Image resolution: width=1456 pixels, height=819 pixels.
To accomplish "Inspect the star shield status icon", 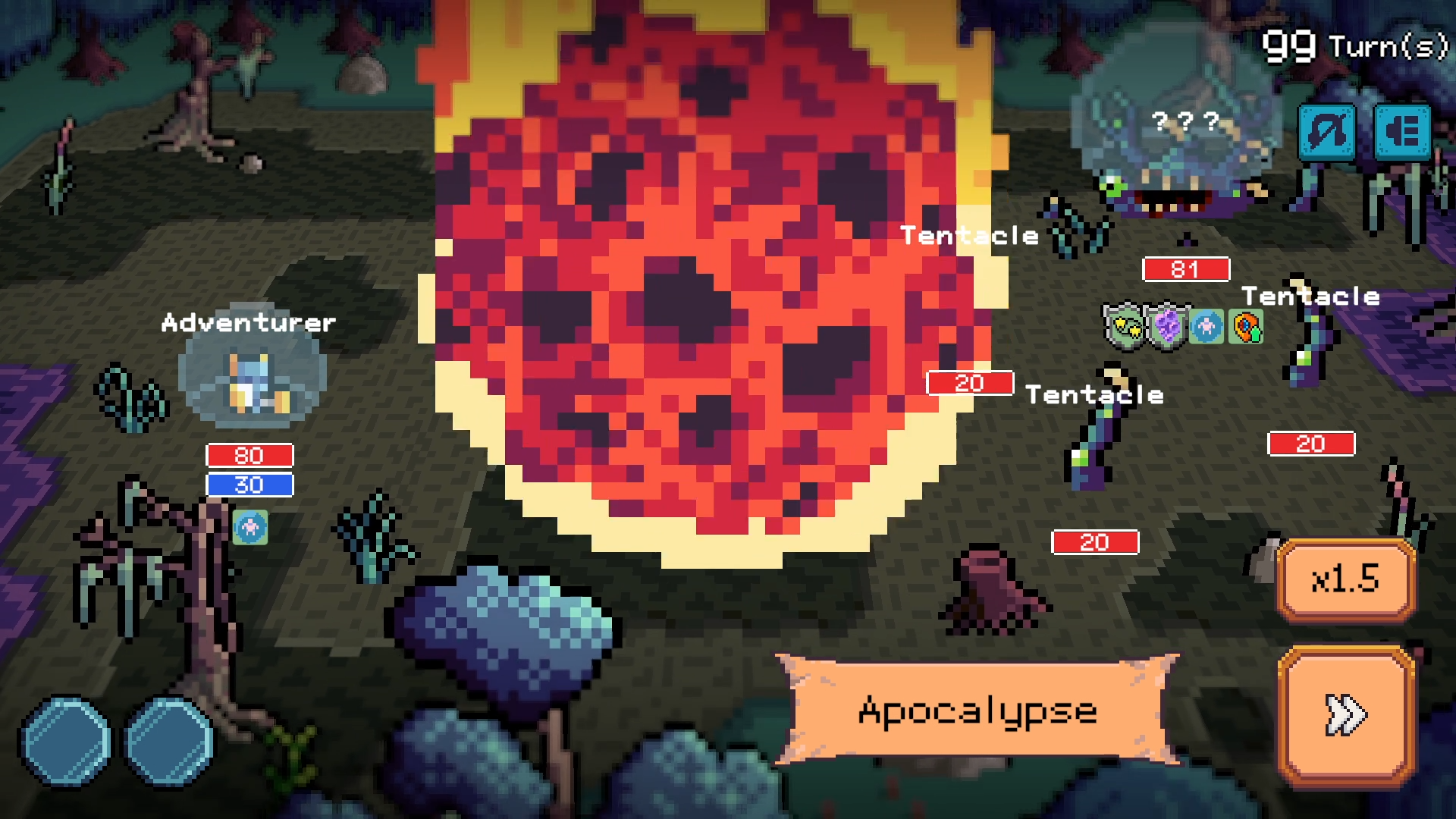I will pyautogui.click(x=1125, y=327).
